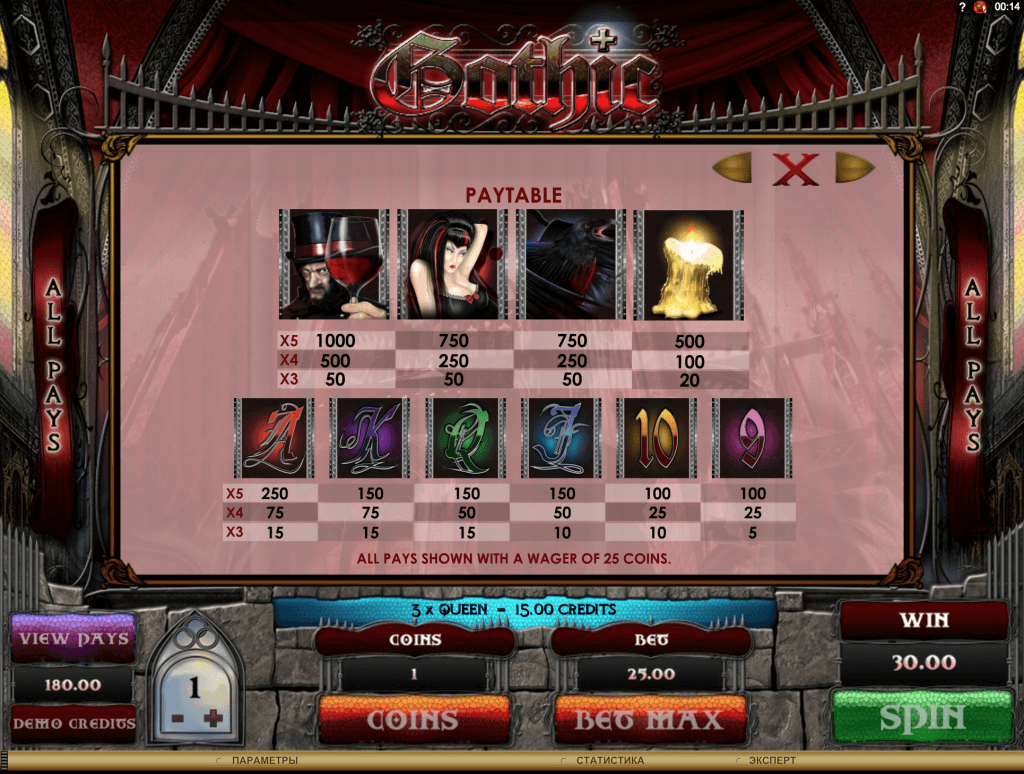Click the orange Coins button
The height and width of the screenshot is (774, 1024).
point(413,719)
